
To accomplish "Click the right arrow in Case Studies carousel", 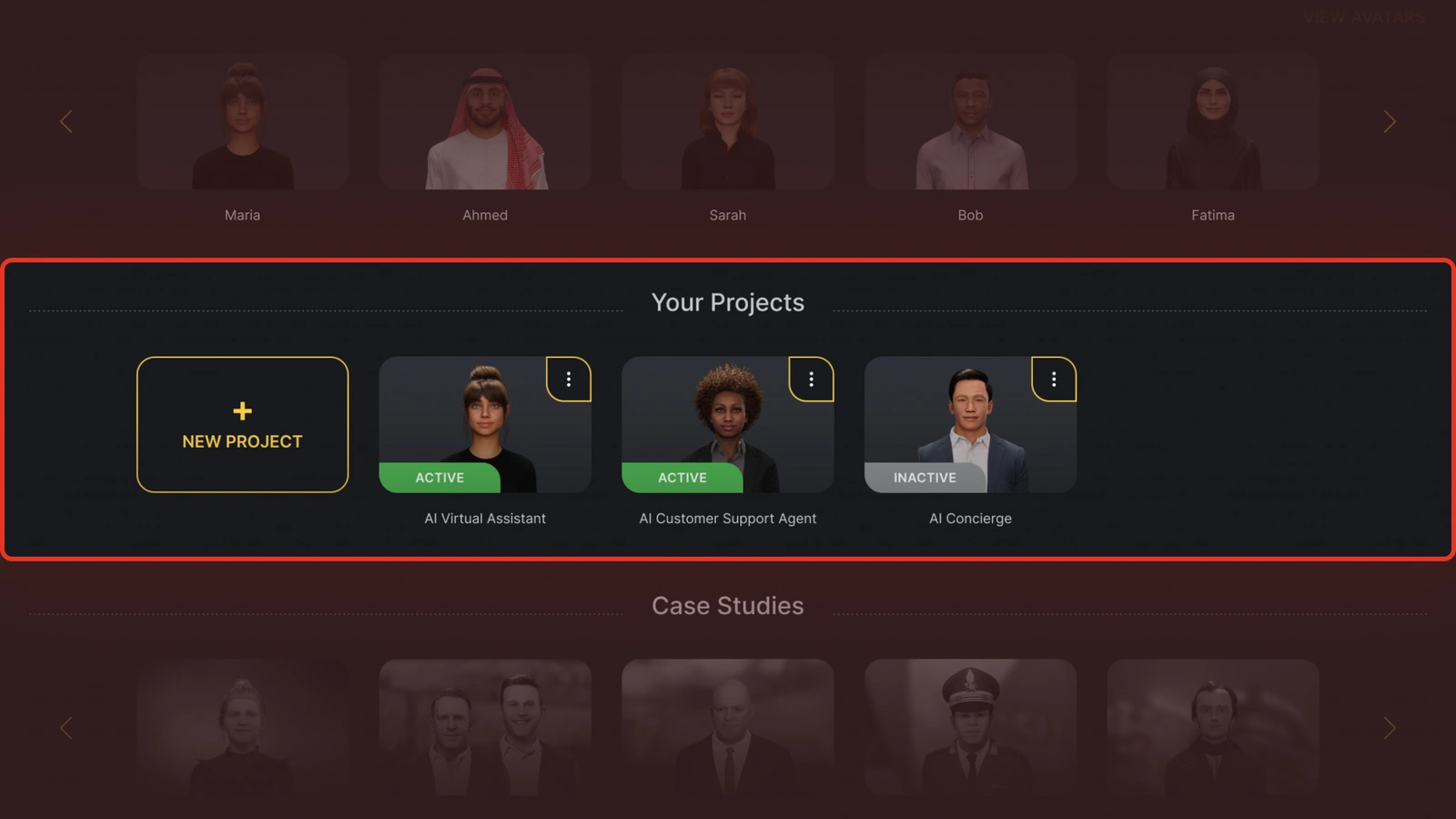I will (1390, 728).
